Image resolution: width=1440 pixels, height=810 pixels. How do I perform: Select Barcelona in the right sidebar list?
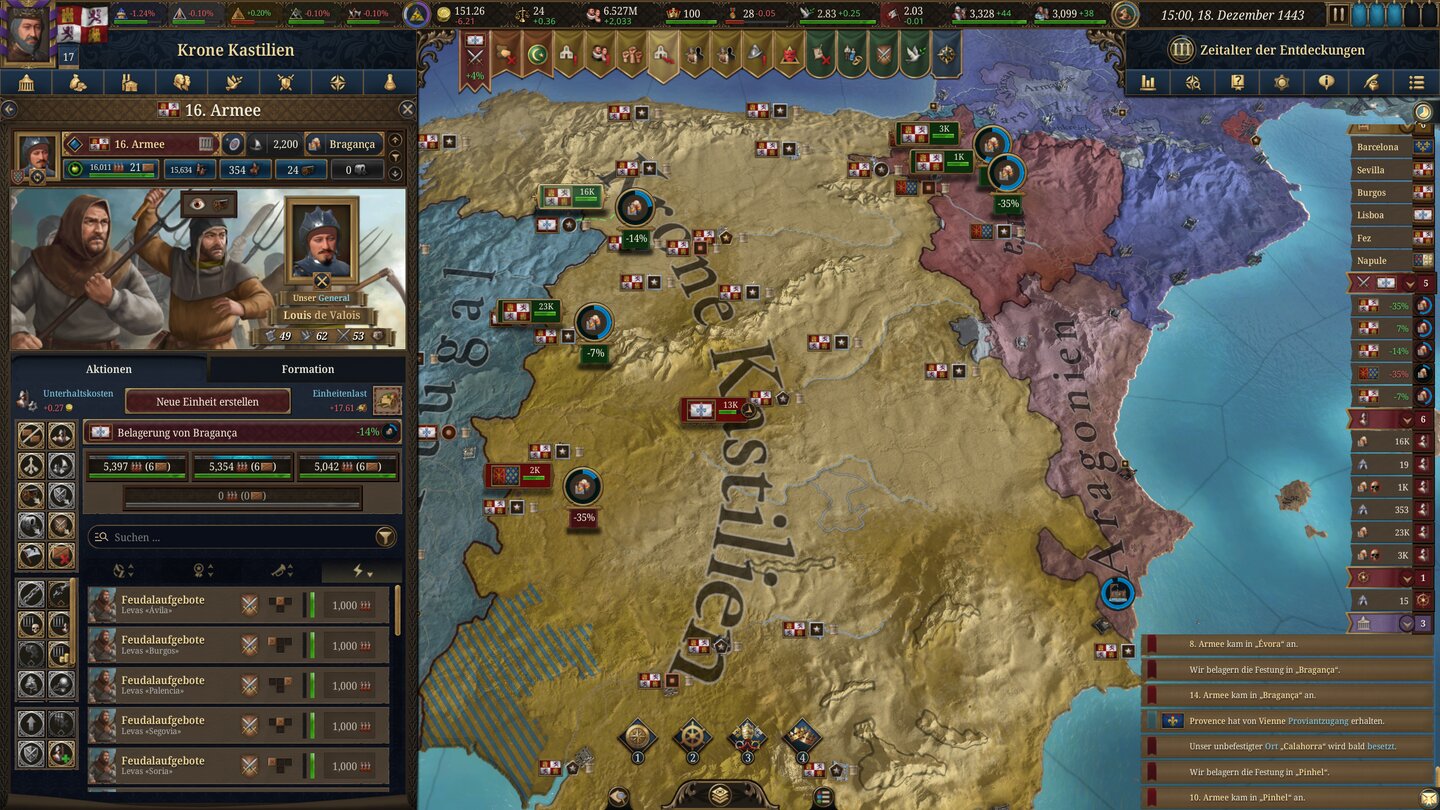click(x=1378, y=147)
